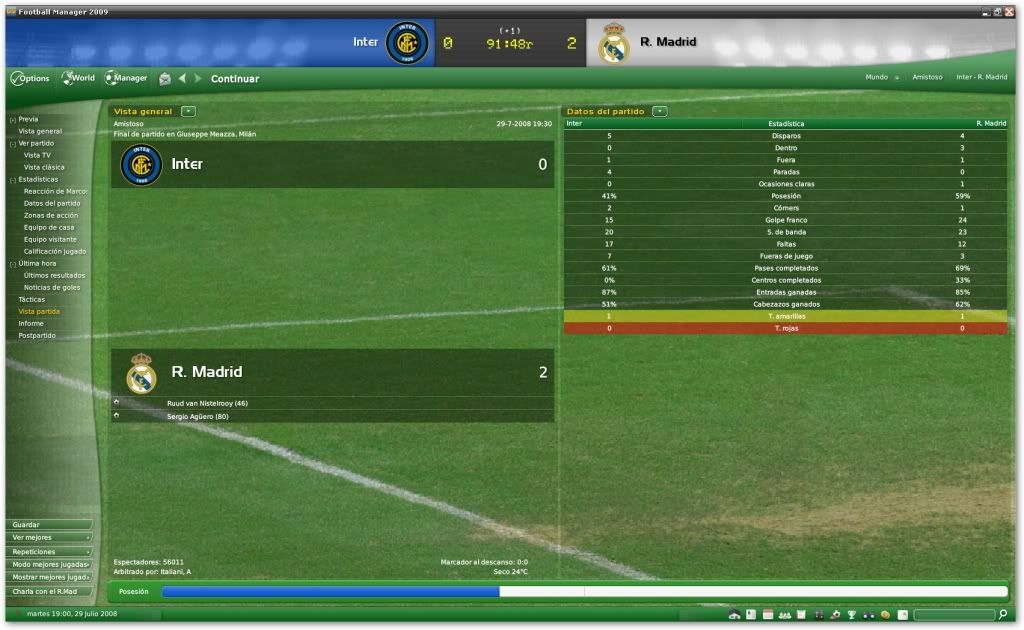Open the trophy icon shortcut
The width and height of the screenshot is (1024, 630).
[x=851, y=614]
